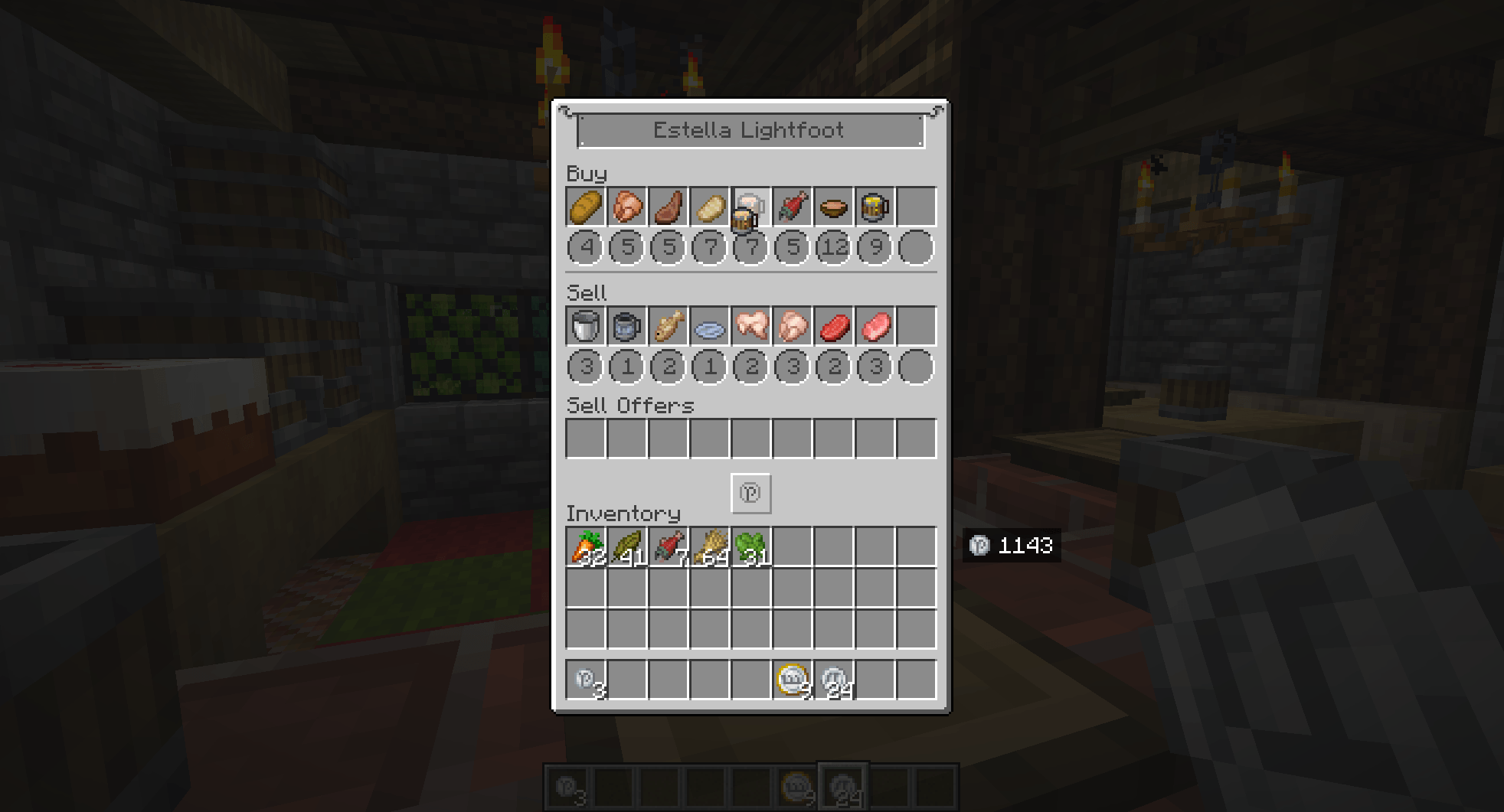This screenshot has height=812, width=1504.
Task: Click the full beer stein buy offer
Action: 874,205
